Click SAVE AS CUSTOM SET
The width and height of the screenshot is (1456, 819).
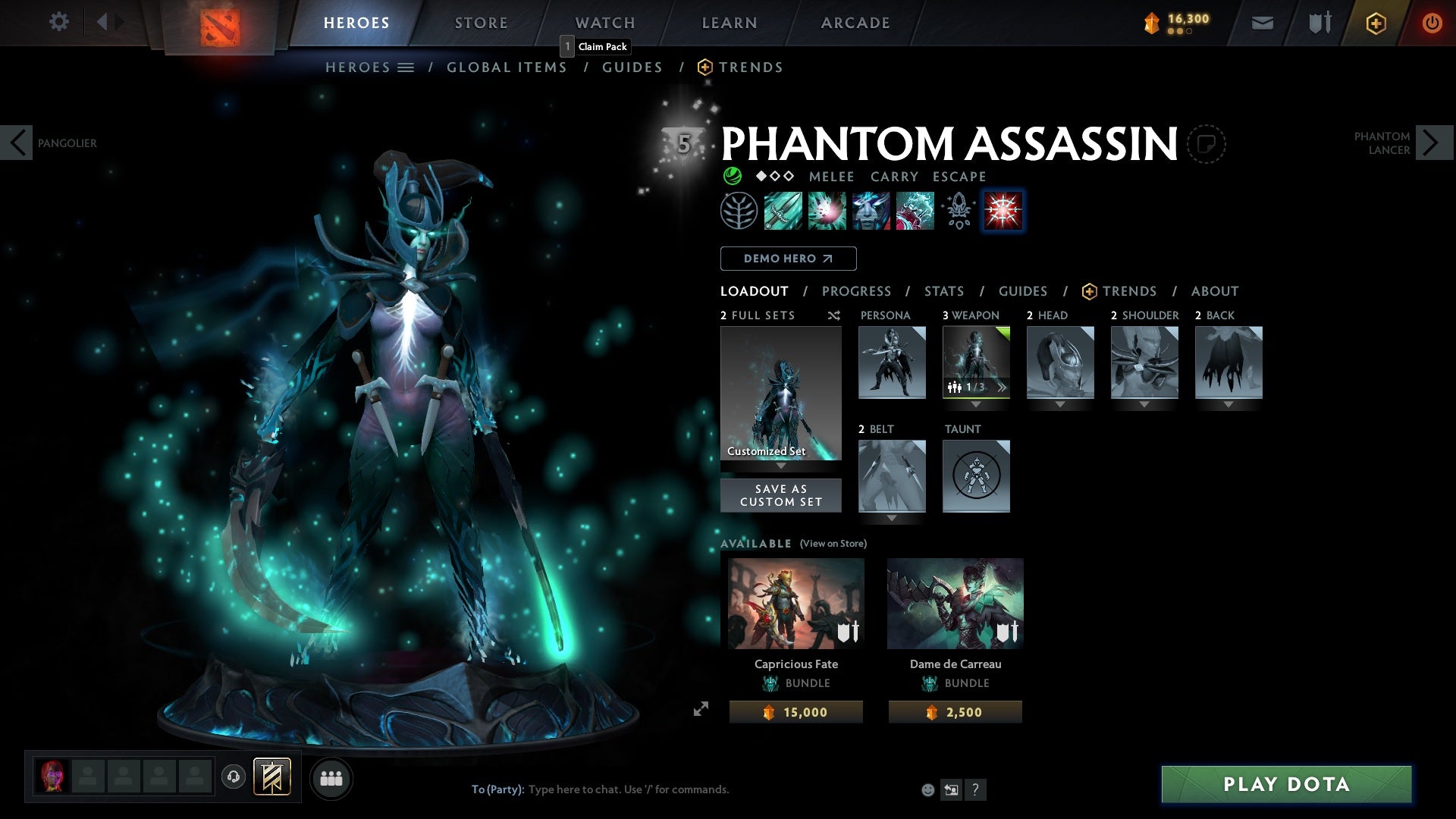[780, 495]
